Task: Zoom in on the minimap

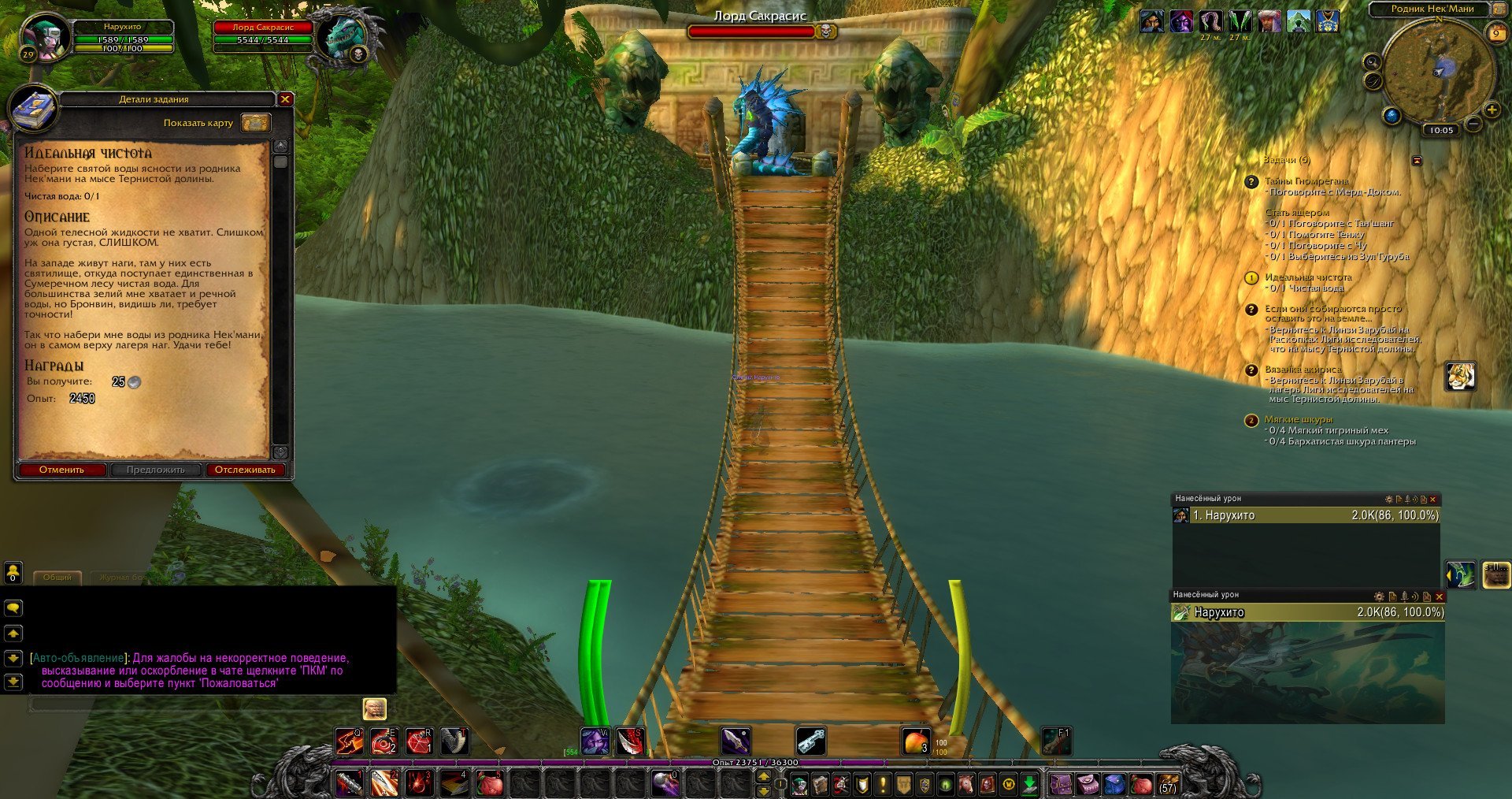Action: pos(1491,110)
